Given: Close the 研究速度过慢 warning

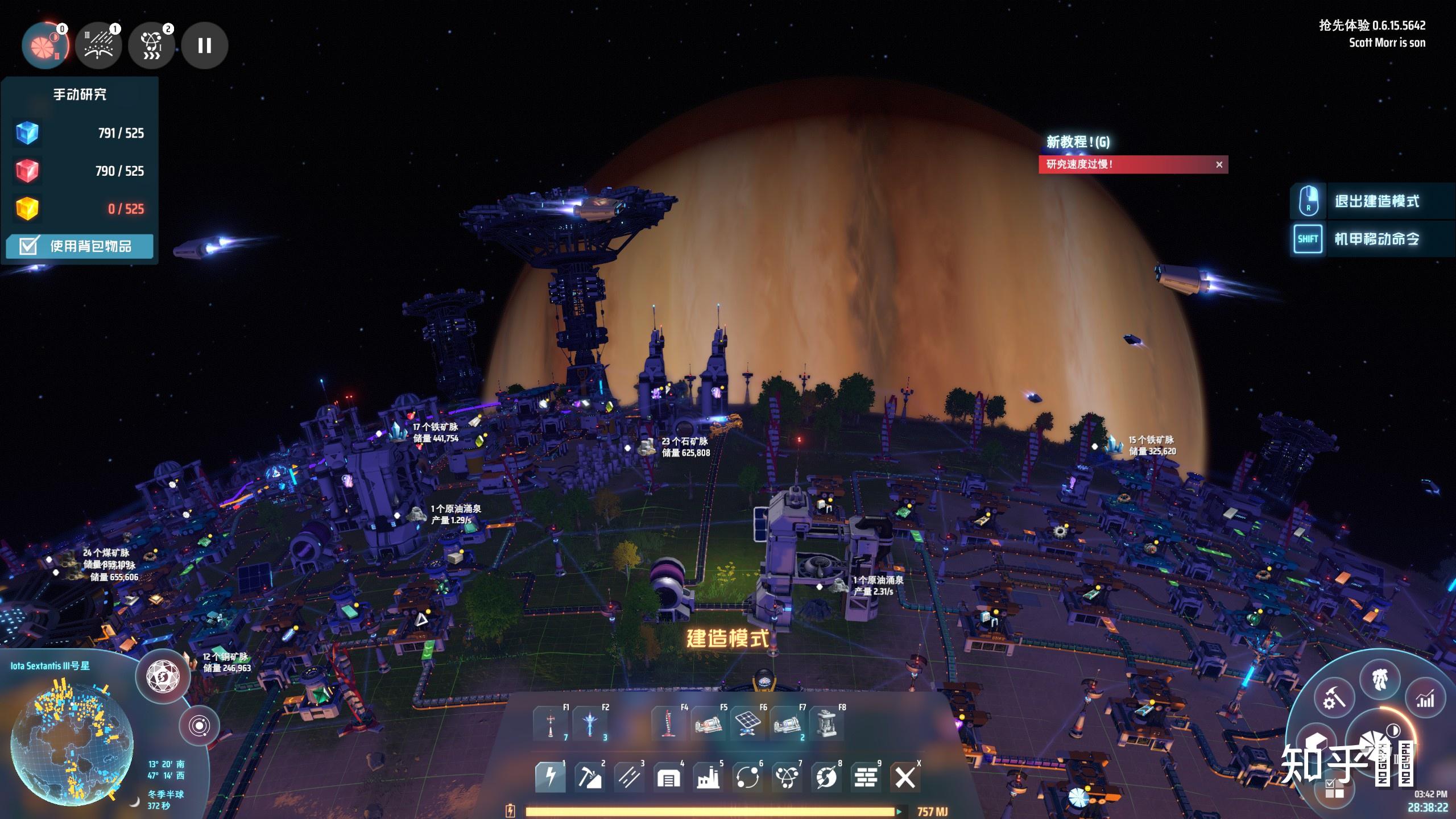Looking at the screenshot, I should pyautogui.click(x=1219, y=165).
